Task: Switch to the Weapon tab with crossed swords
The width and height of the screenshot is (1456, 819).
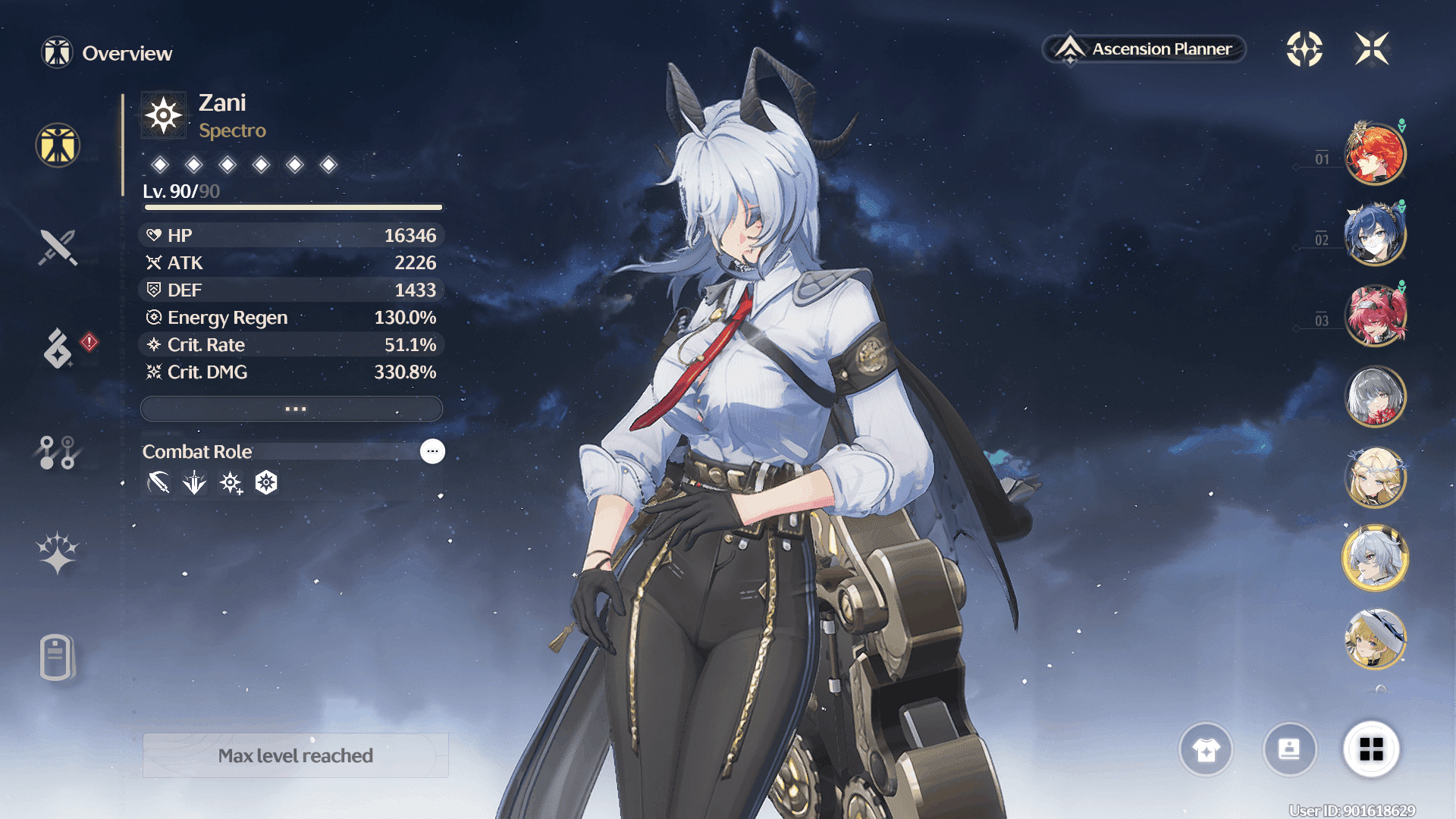Action: point(58,247)
